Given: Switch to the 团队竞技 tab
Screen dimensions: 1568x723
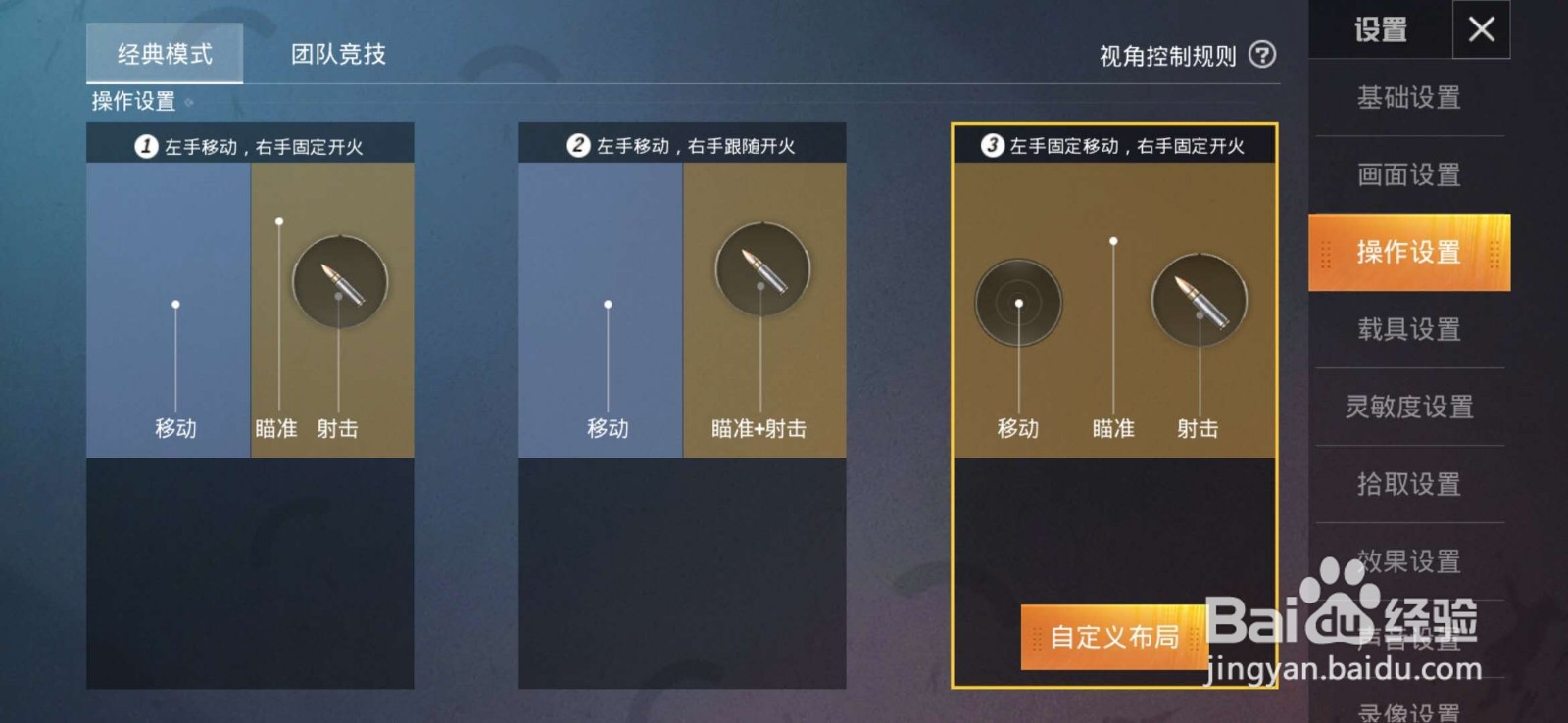Looking at the screenshot, I should pyautogui.click(x=336, y=54).
